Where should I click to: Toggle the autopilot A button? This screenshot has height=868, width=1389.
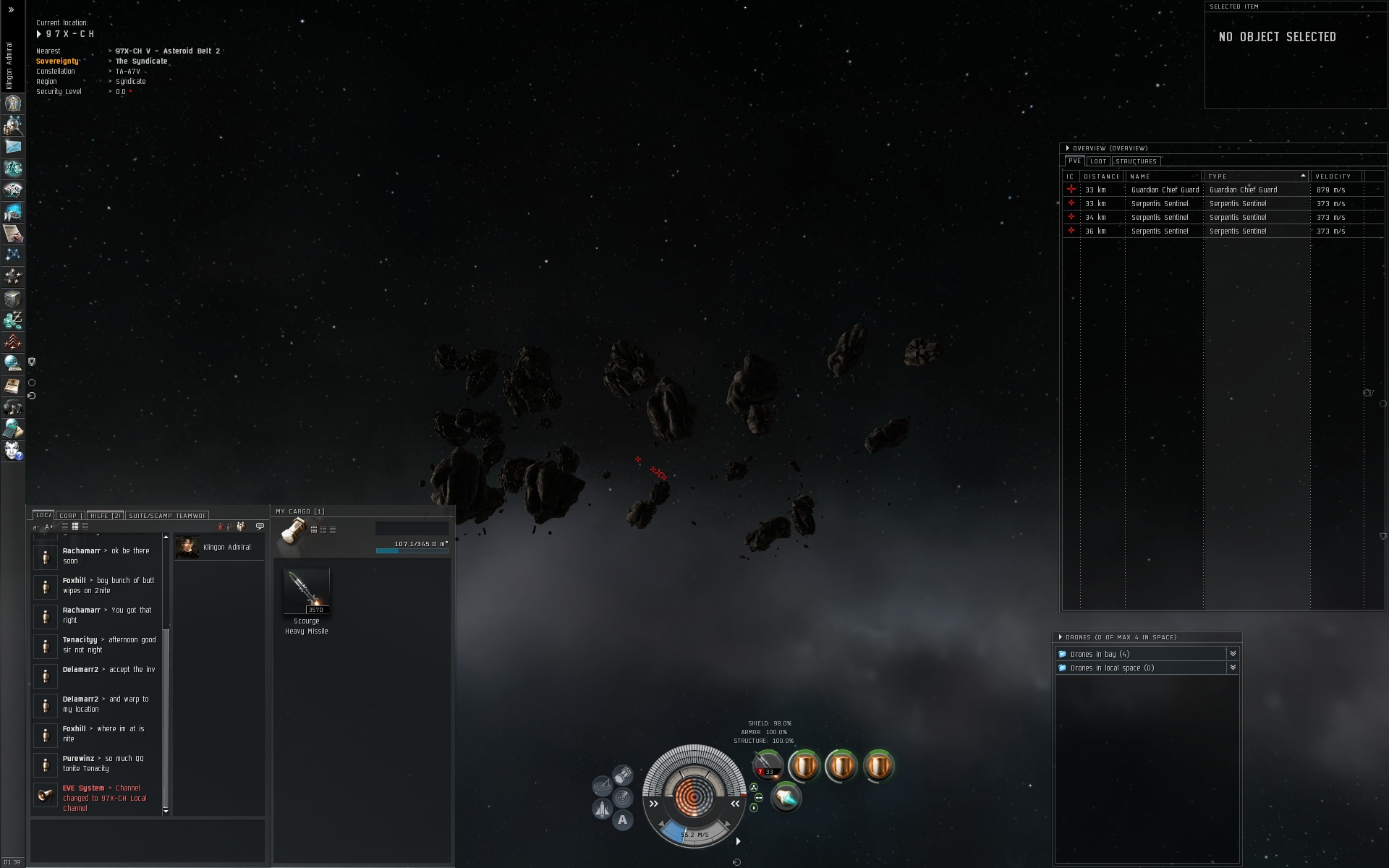[622, 820]
